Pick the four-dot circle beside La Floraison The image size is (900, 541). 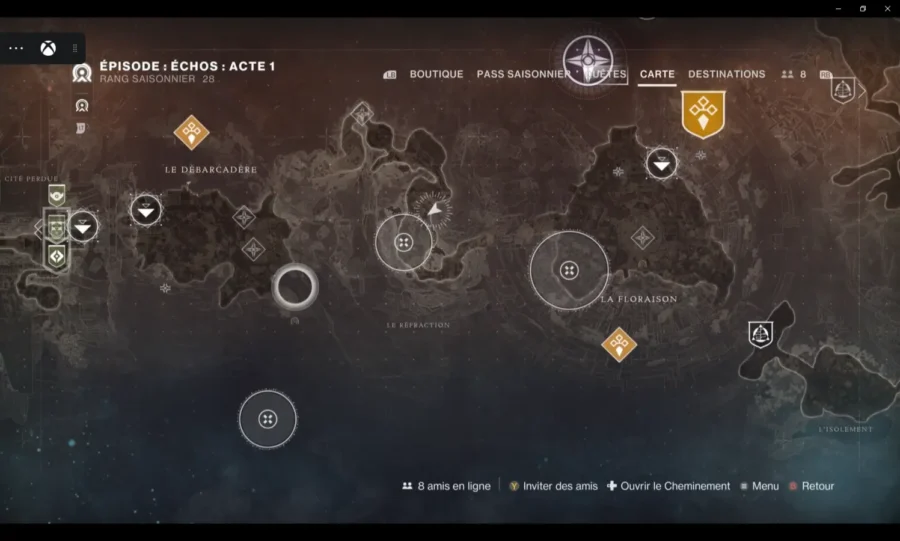[569, 270]
